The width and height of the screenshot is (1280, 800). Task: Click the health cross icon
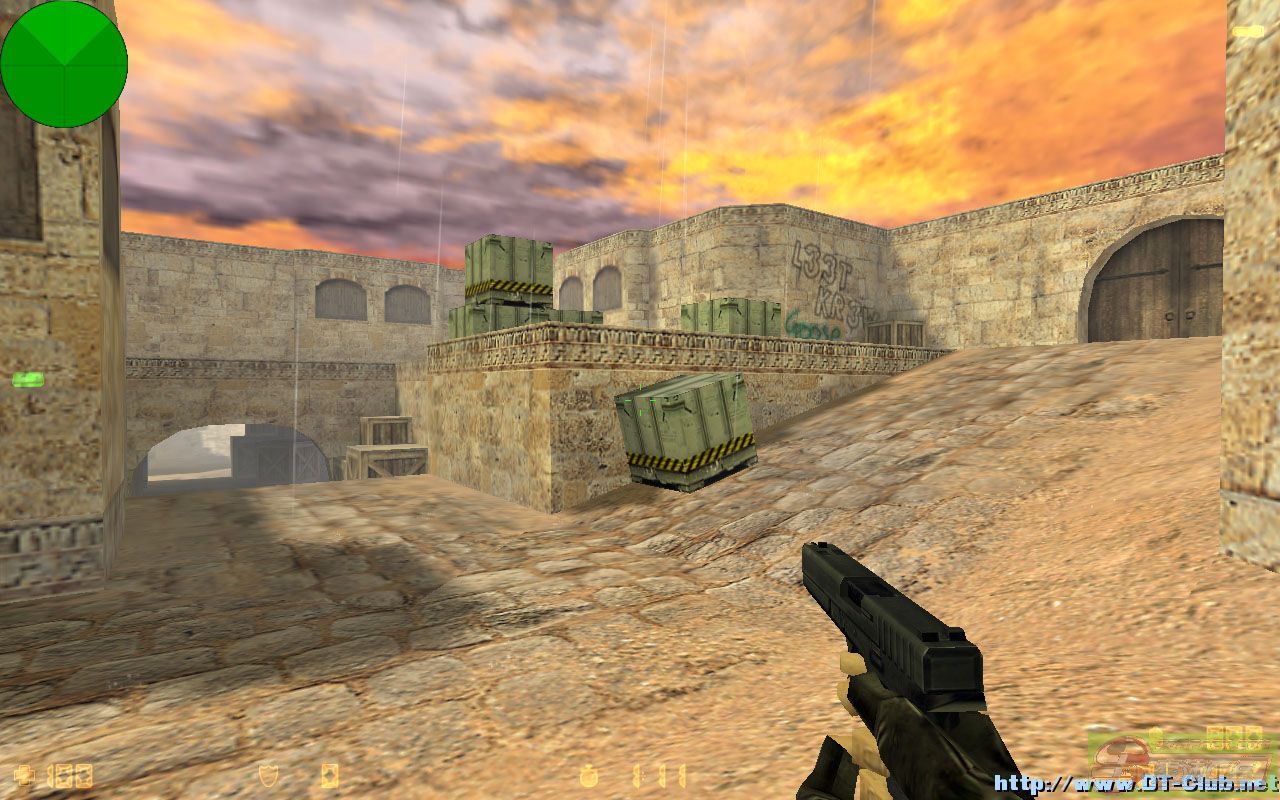click(25, 775)
